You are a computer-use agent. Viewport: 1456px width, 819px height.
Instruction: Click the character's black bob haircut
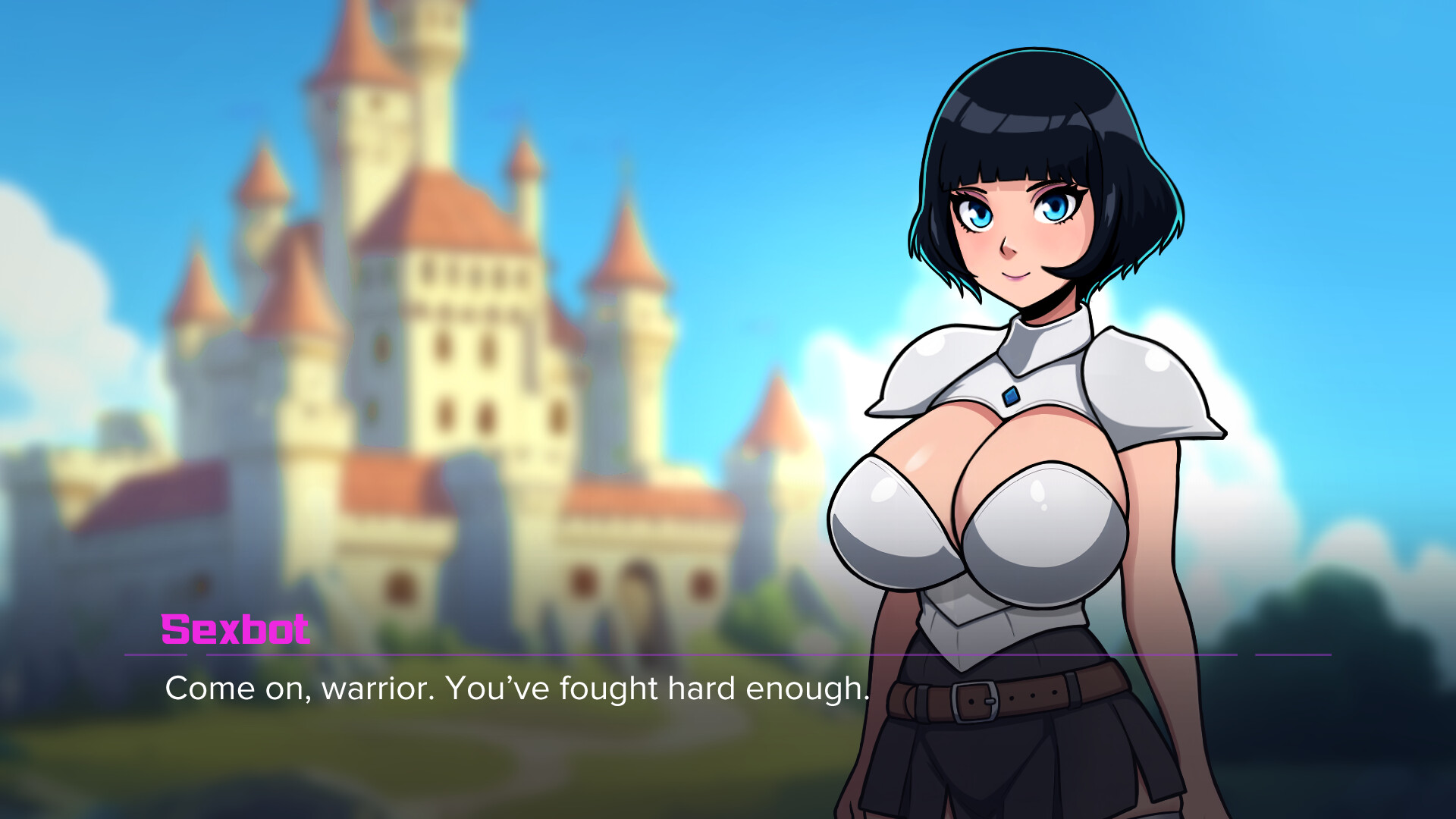point(1031,106)
